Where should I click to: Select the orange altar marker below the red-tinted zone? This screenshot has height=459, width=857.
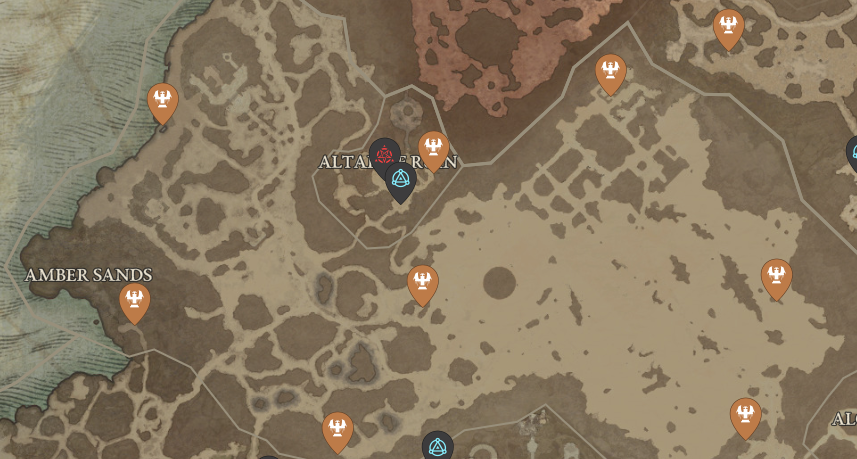610,72
